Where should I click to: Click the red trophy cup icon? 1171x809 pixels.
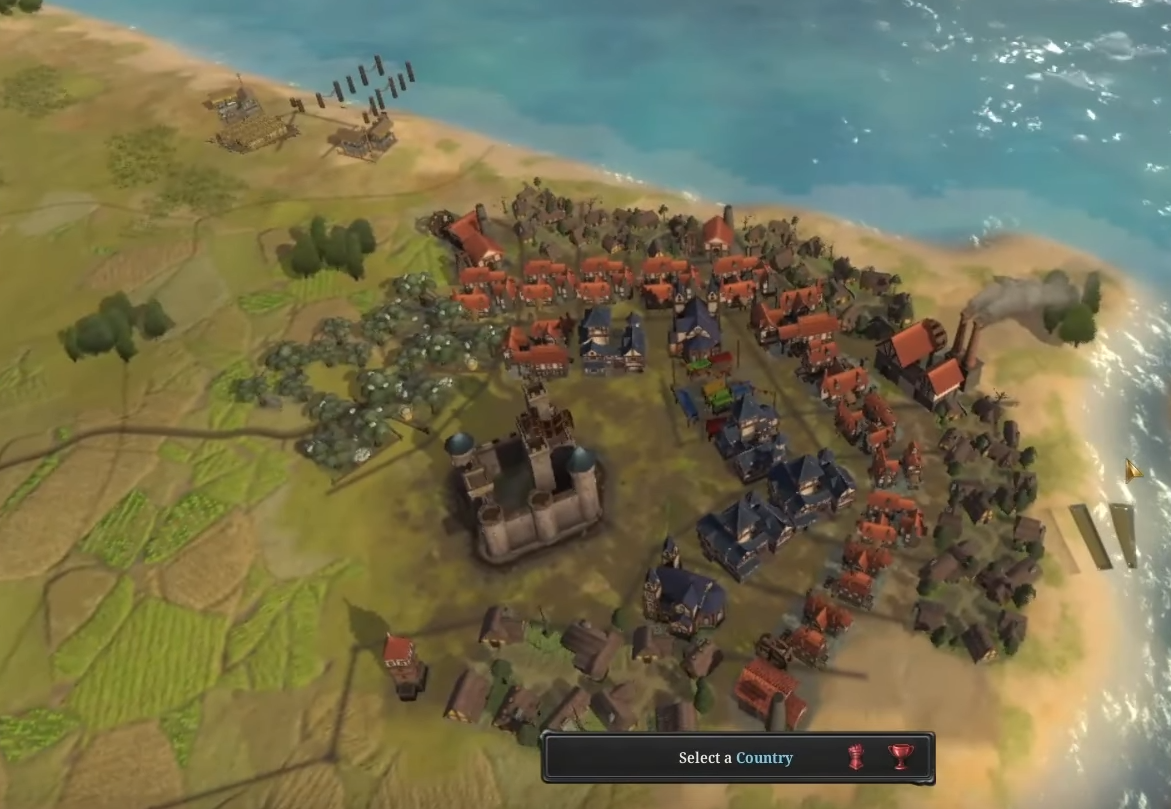coord(900,757)
